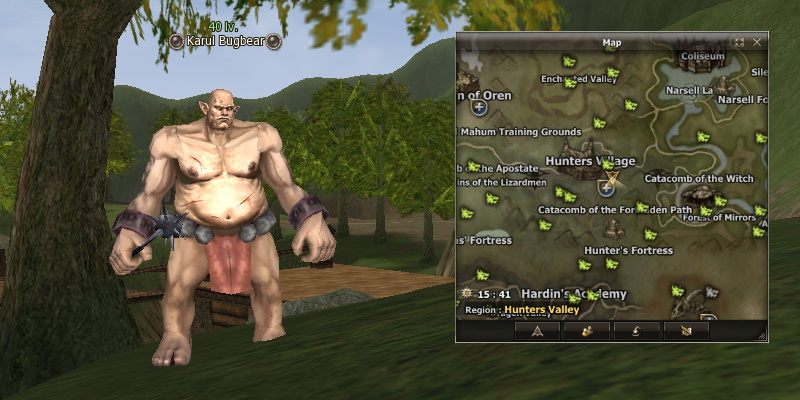Click the Hunters Village label on map
The height and width of the screenshot is (400, 800).
(590, 161)
